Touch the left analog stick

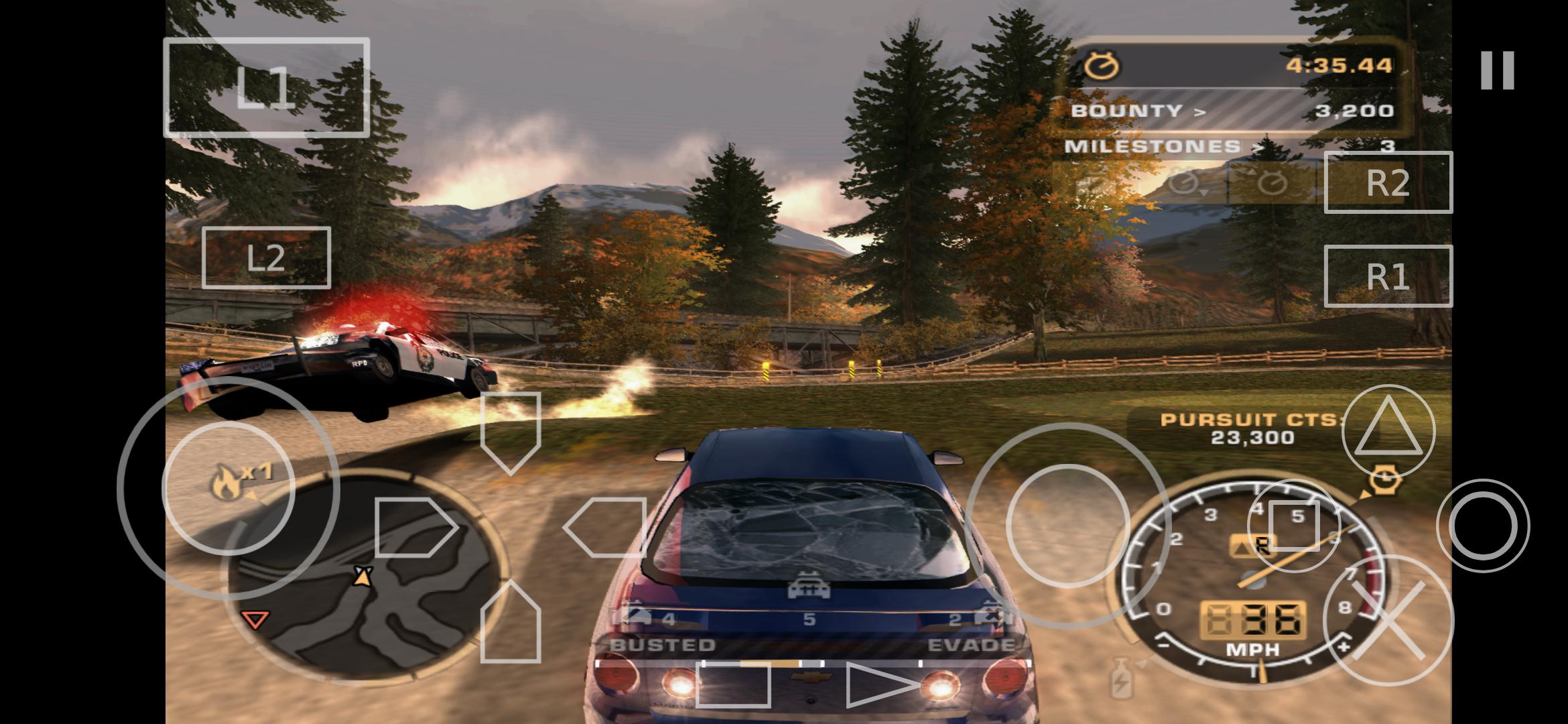(228, 488)
